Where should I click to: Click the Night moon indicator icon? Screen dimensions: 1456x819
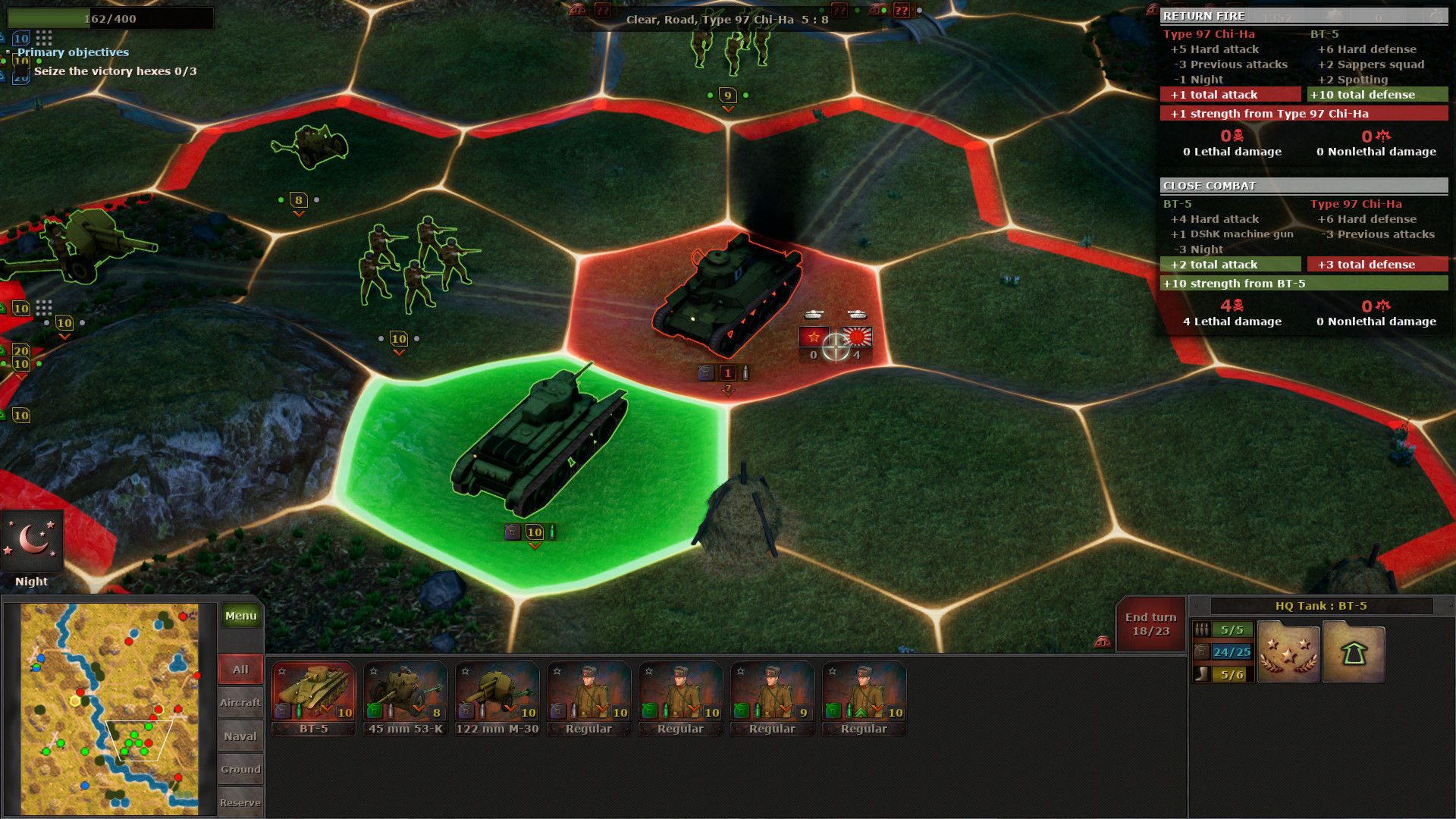point(32,540)
